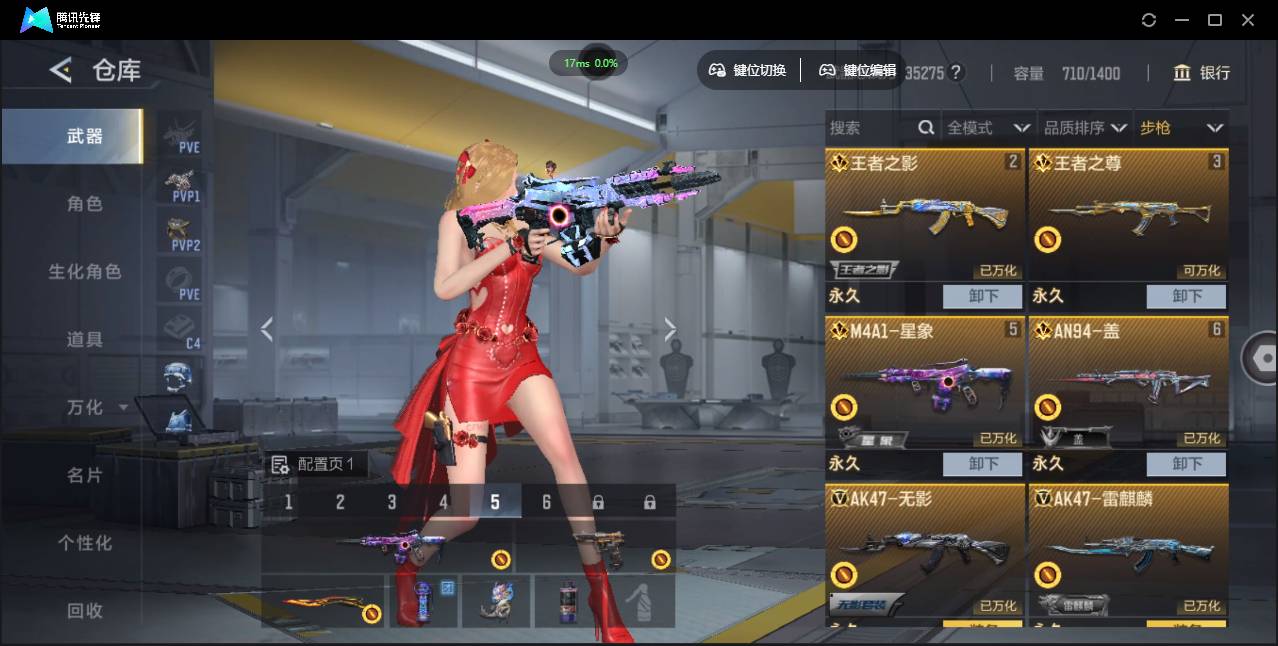Open the 回收 section
This screenshot has height=646, width=1278.
(x=85, y=611)
